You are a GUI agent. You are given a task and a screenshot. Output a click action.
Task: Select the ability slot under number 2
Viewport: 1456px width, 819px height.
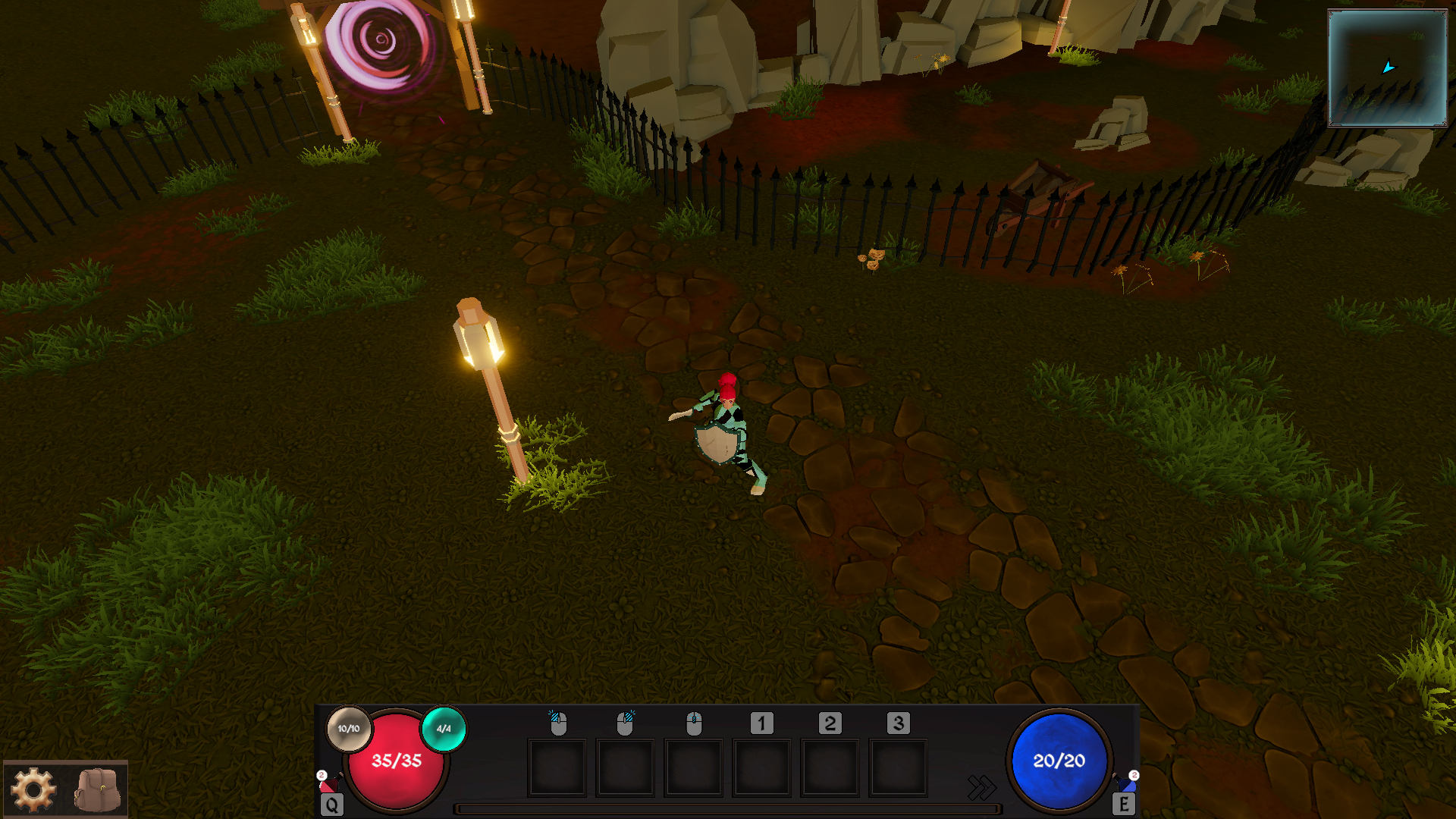[830, 768]
